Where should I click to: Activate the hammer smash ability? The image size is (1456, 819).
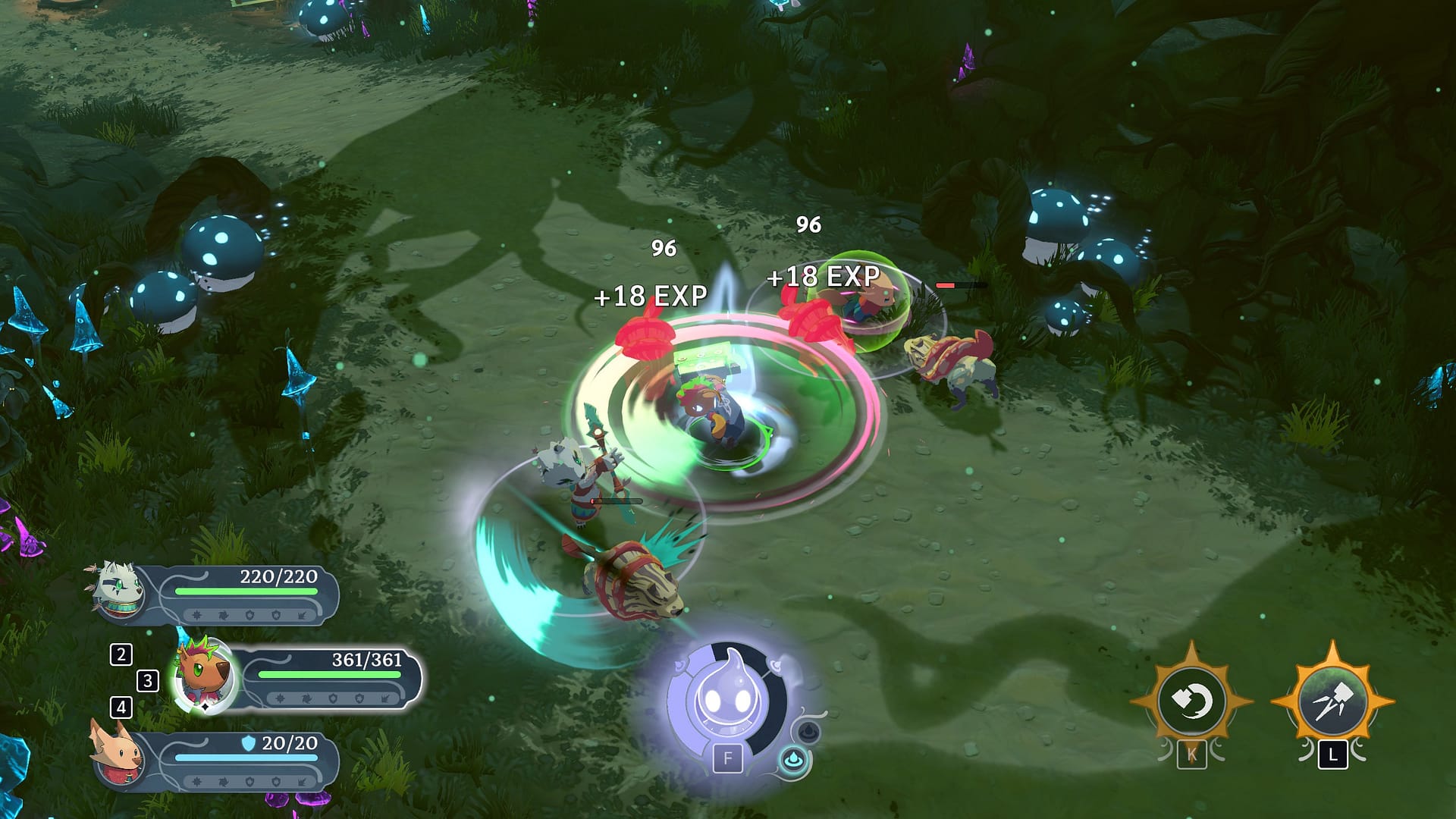(1332, 703)
